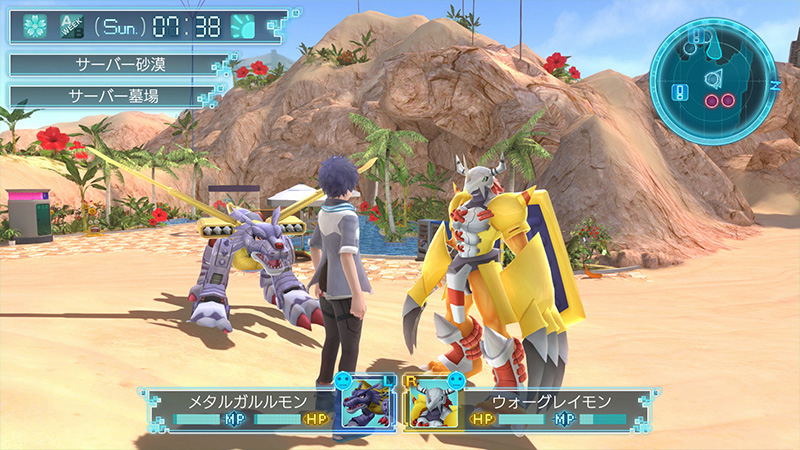Click the flower icon beside the clock
Image resolution: width=800 pixels, height=450 pixels.
pyautogui.click(x=36, y=26)
